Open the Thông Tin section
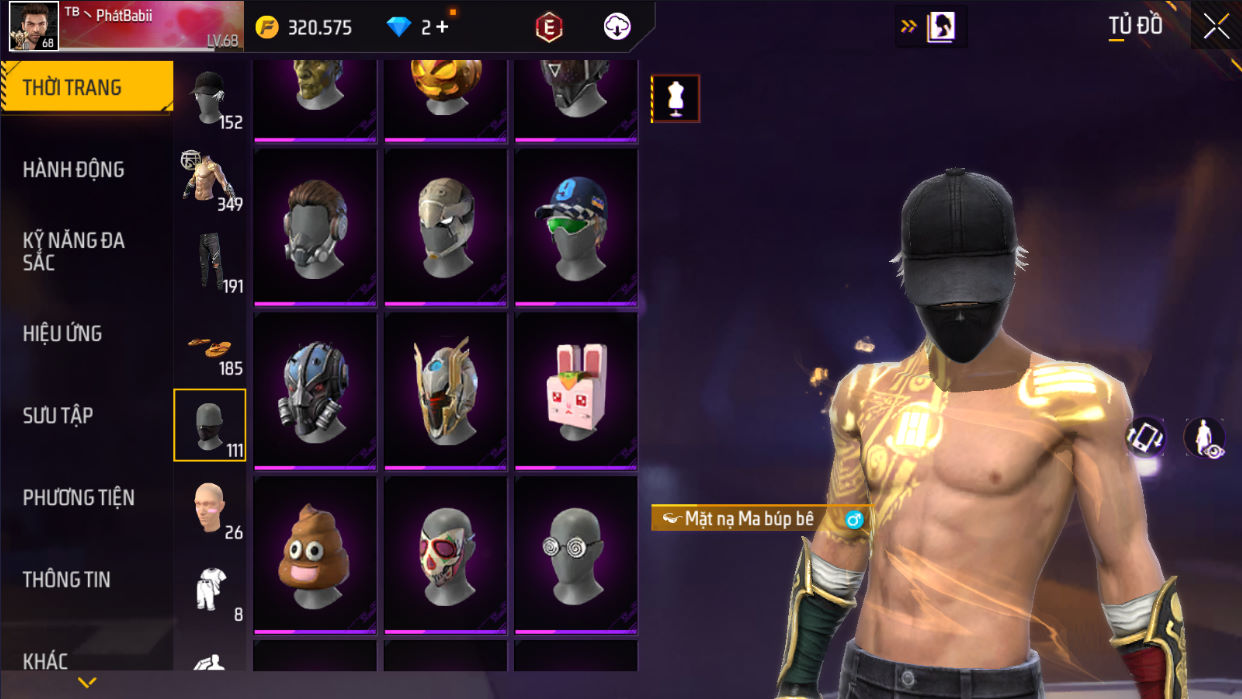Image resolution: width=1242 pixels, height=699 pixels. (x=66, y=580)
